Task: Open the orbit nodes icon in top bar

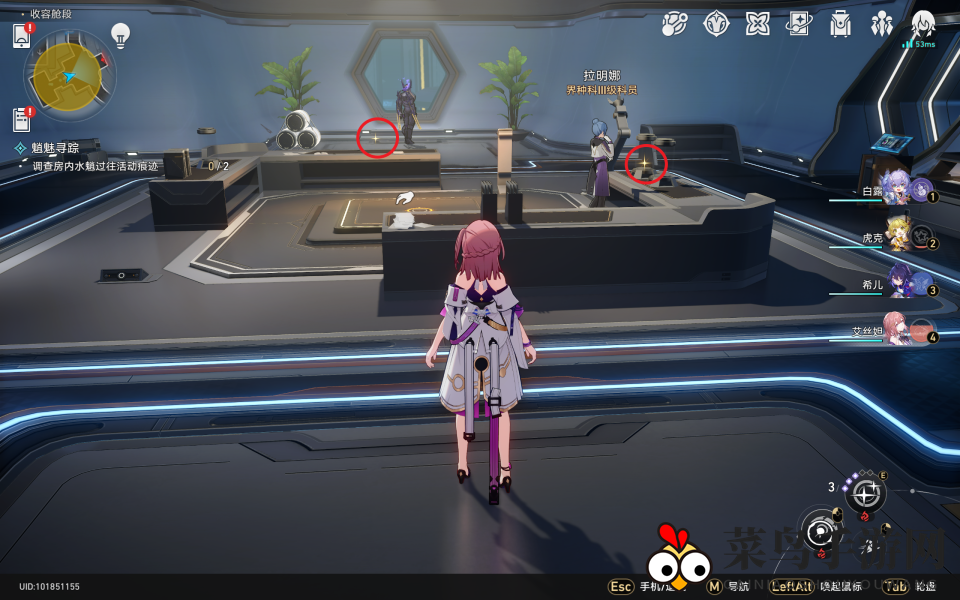Action: click(675, 24)
